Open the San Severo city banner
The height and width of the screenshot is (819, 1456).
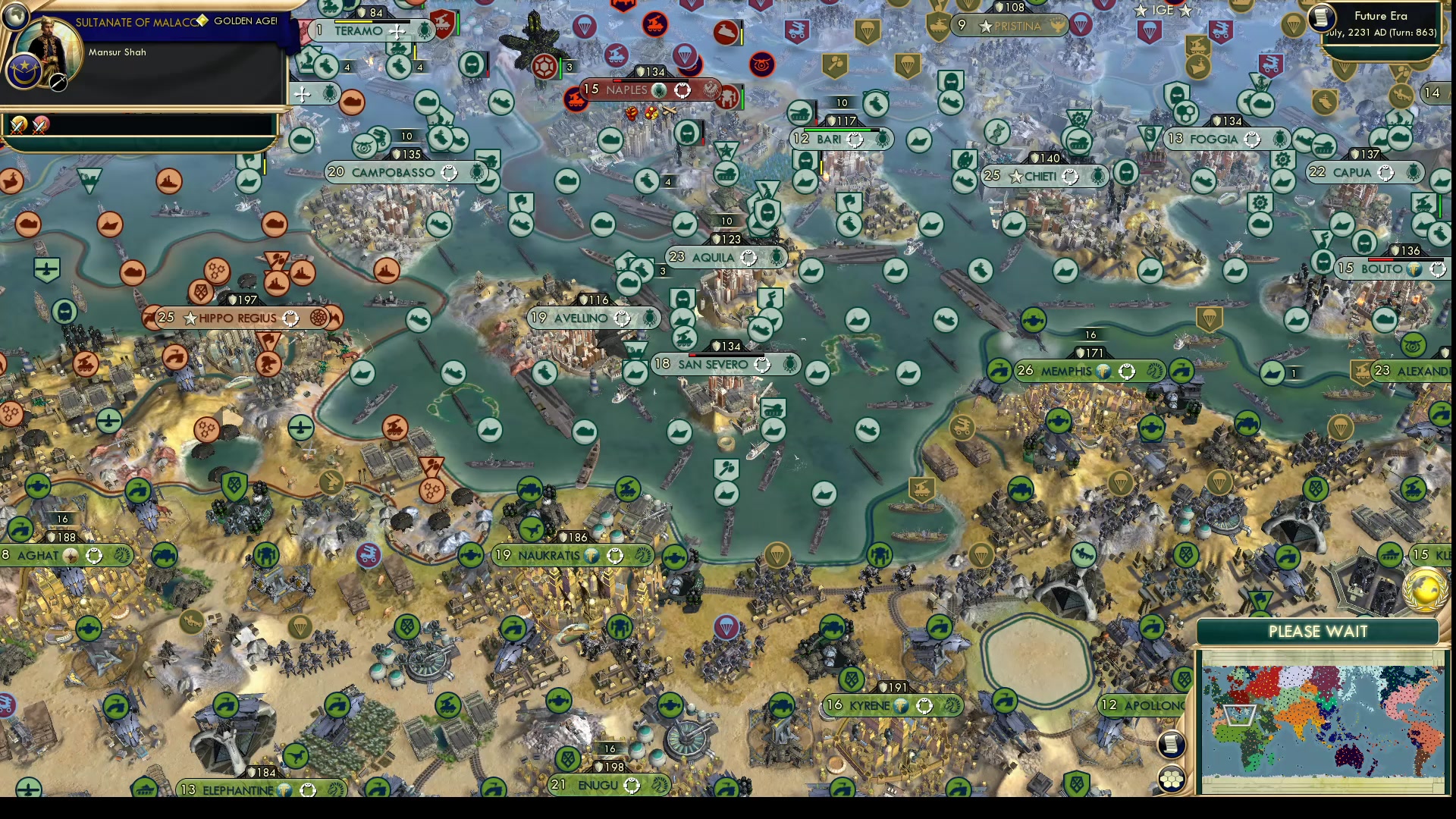coord(713,364)
